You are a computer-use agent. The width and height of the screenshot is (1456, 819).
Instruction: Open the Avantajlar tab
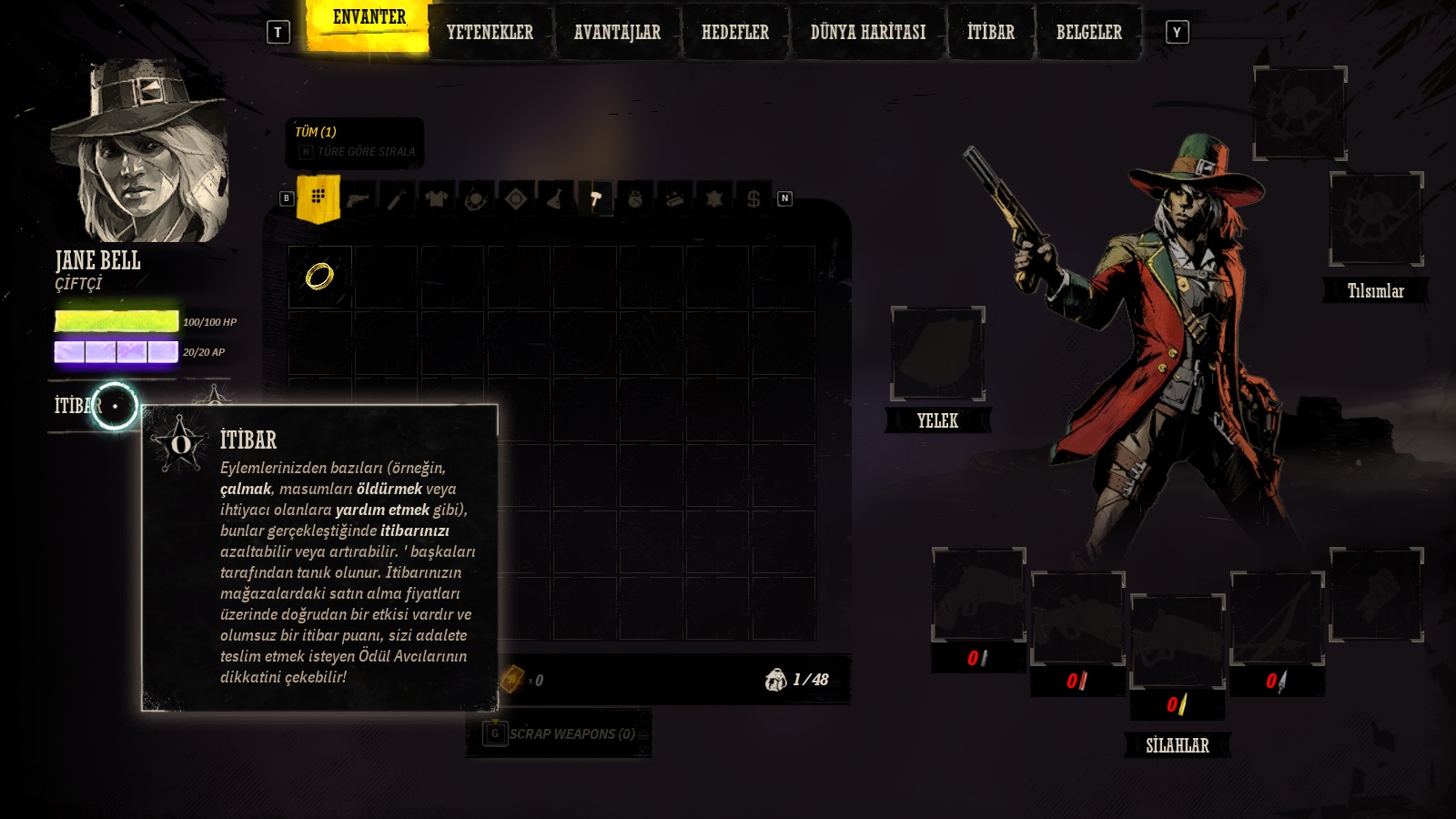[x=617, y=33]
